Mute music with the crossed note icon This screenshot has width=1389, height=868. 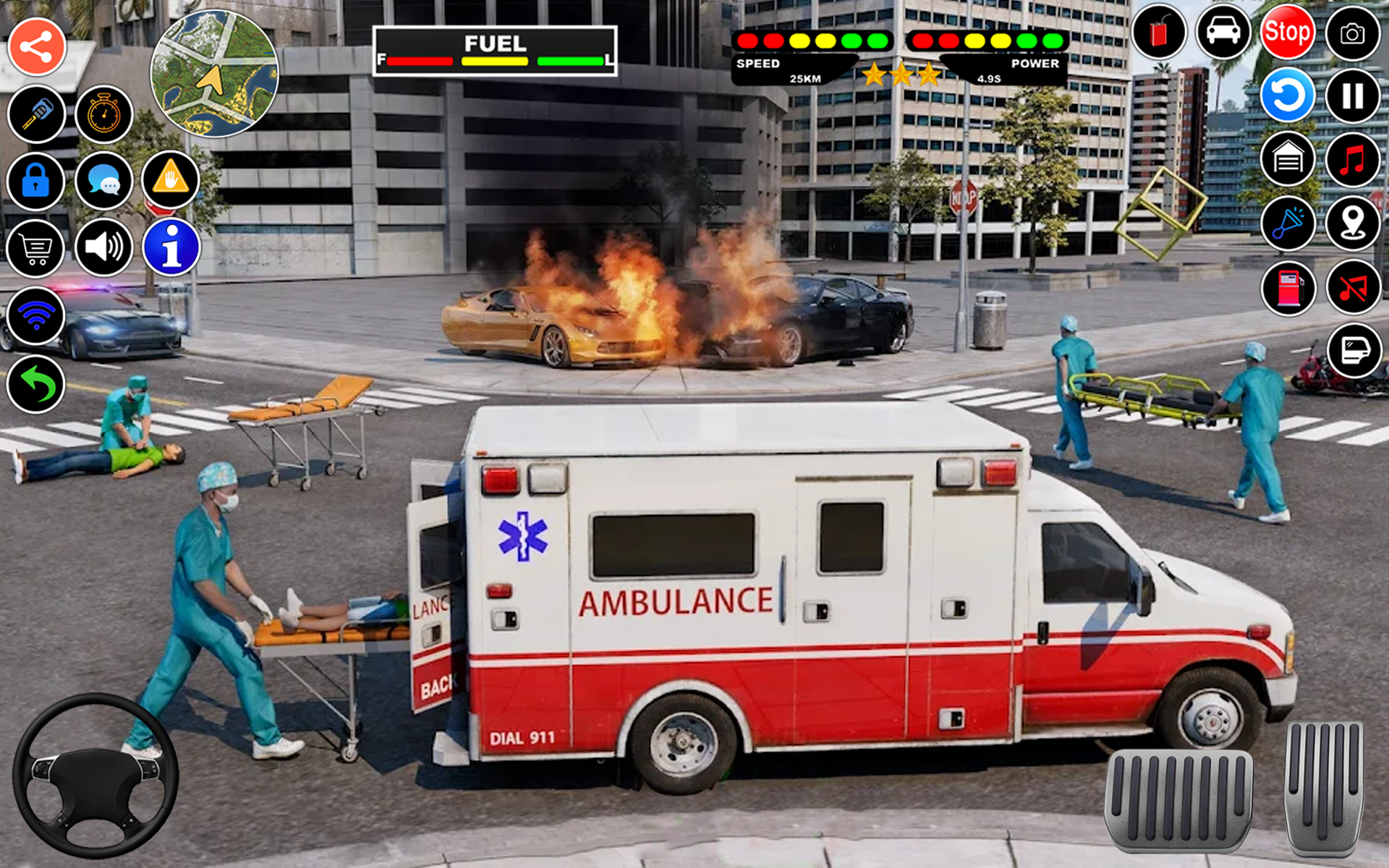pyautogui.click(x=1353, y=289)
